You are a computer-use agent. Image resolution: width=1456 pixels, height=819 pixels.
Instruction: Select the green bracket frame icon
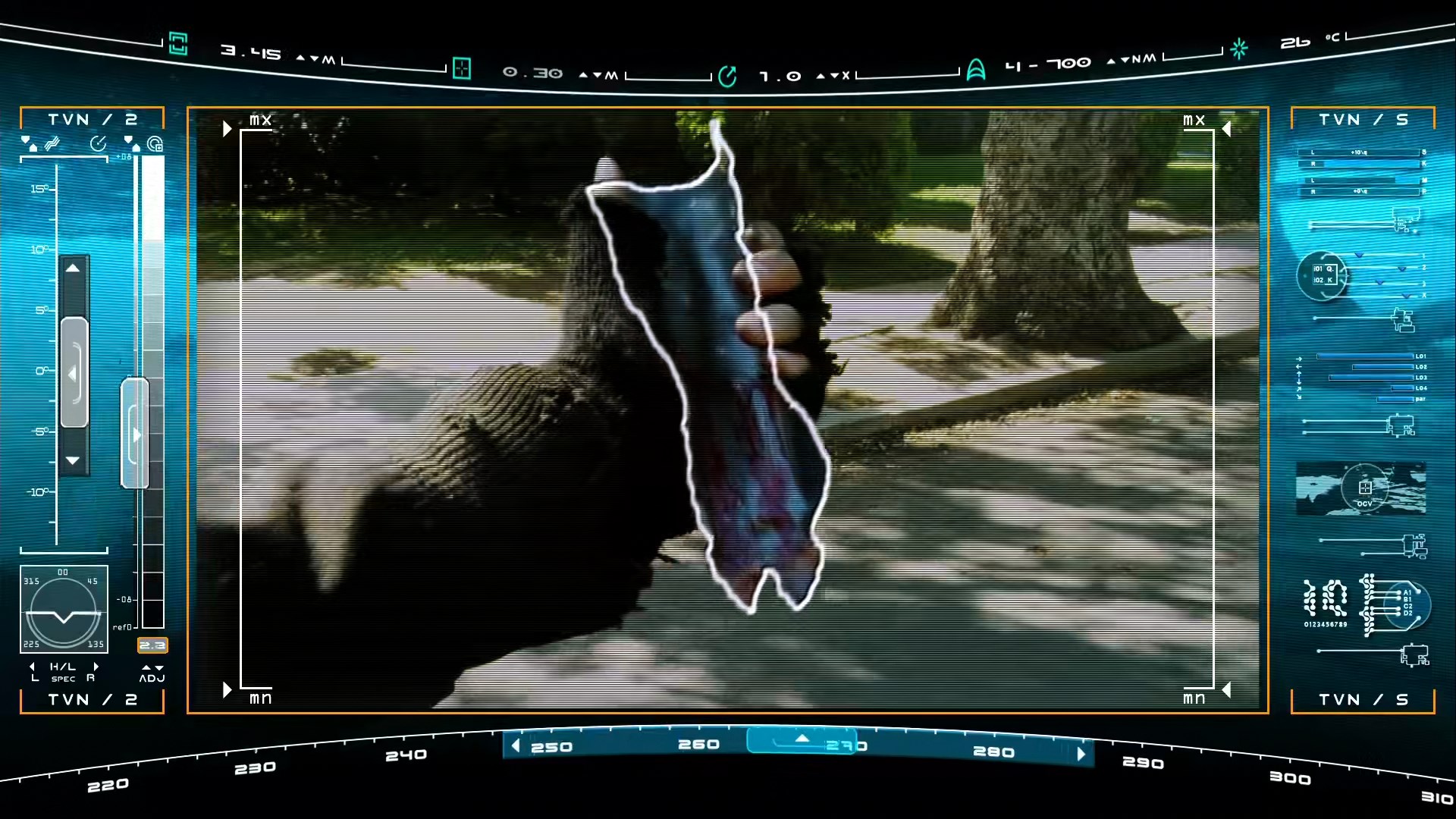[x=178, y=44]
